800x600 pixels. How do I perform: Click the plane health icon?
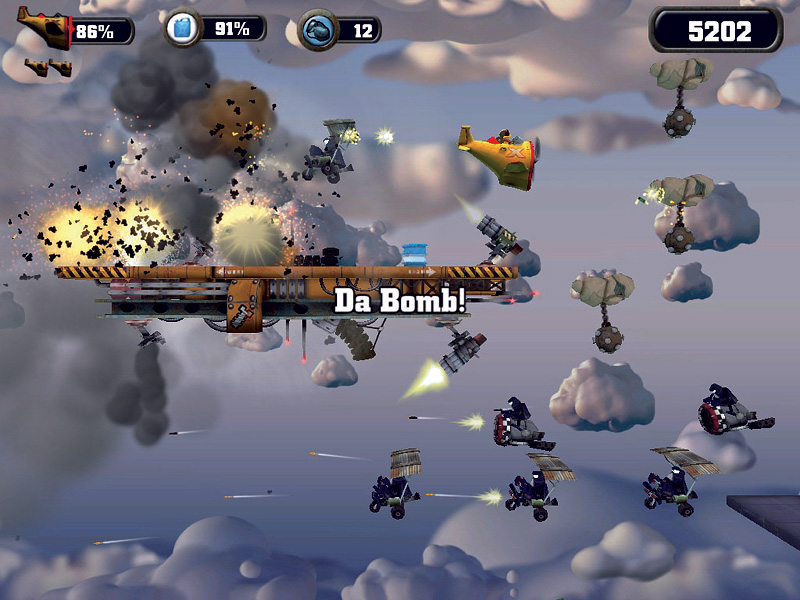[x=46, y=28]
